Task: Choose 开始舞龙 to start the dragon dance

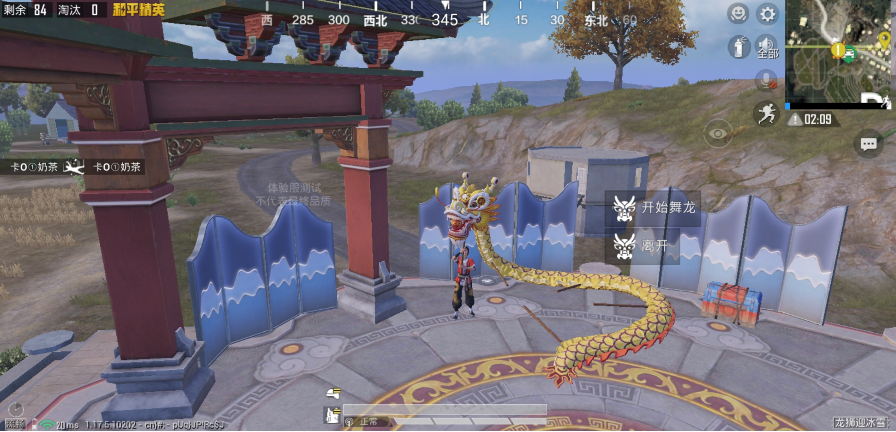Action: pyautogui.click(x=654, y=208)
